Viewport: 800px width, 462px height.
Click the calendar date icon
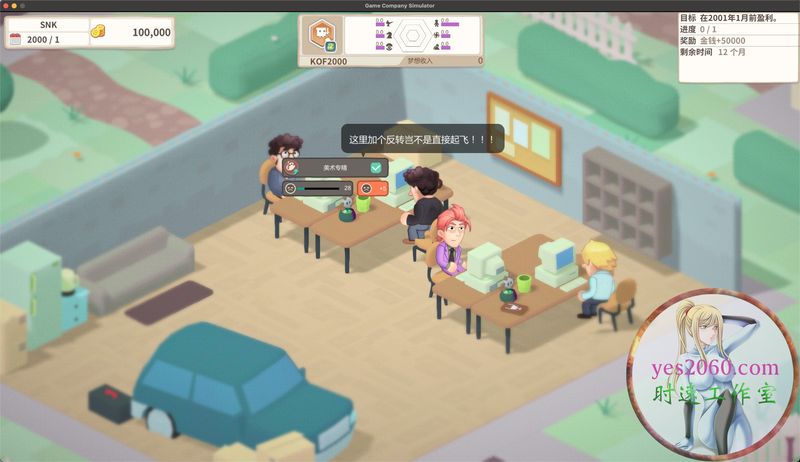tap(15, 38)
